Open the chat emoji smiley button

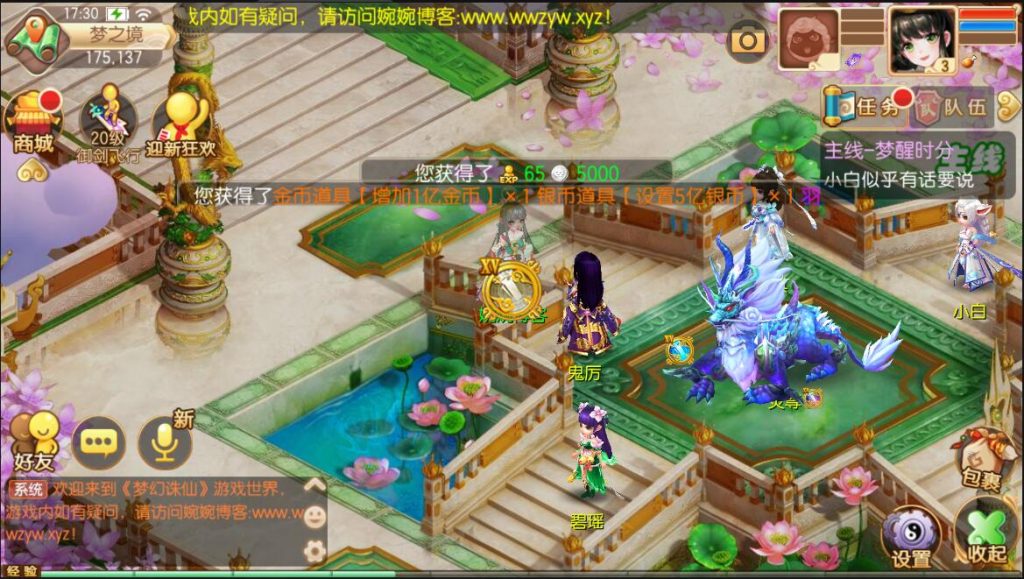[x=314, y=517]
